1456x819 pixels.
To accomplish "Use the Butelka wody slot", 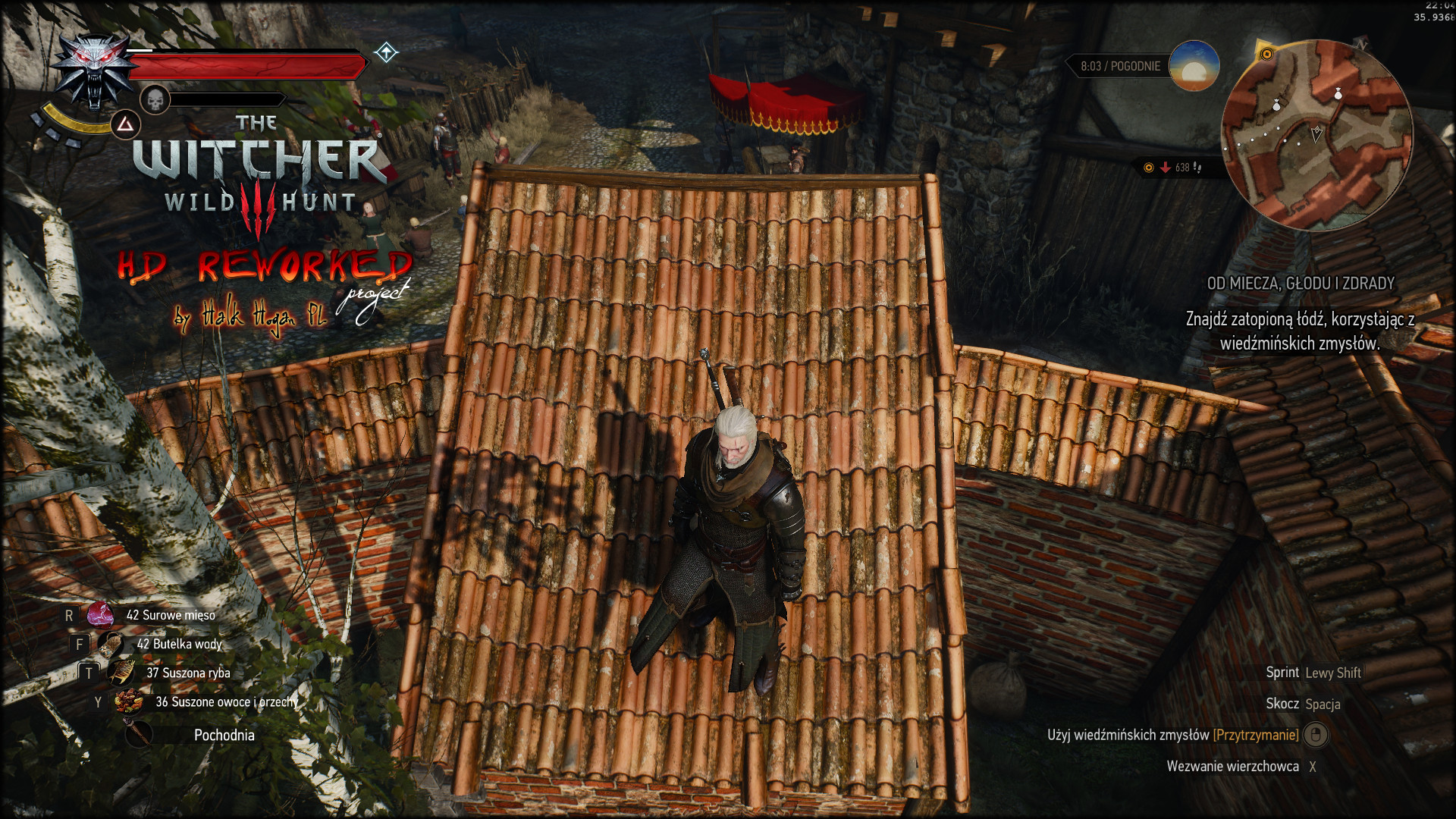I will pos(111,644).
